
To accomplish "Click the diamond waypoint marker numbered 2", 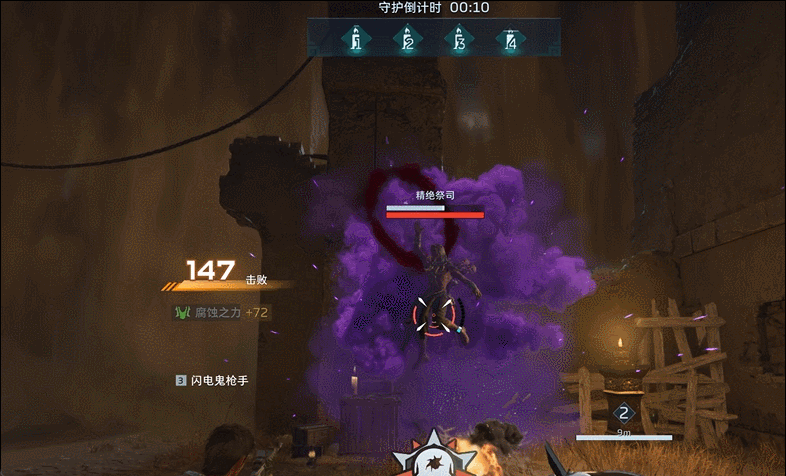I will point(624,413).
